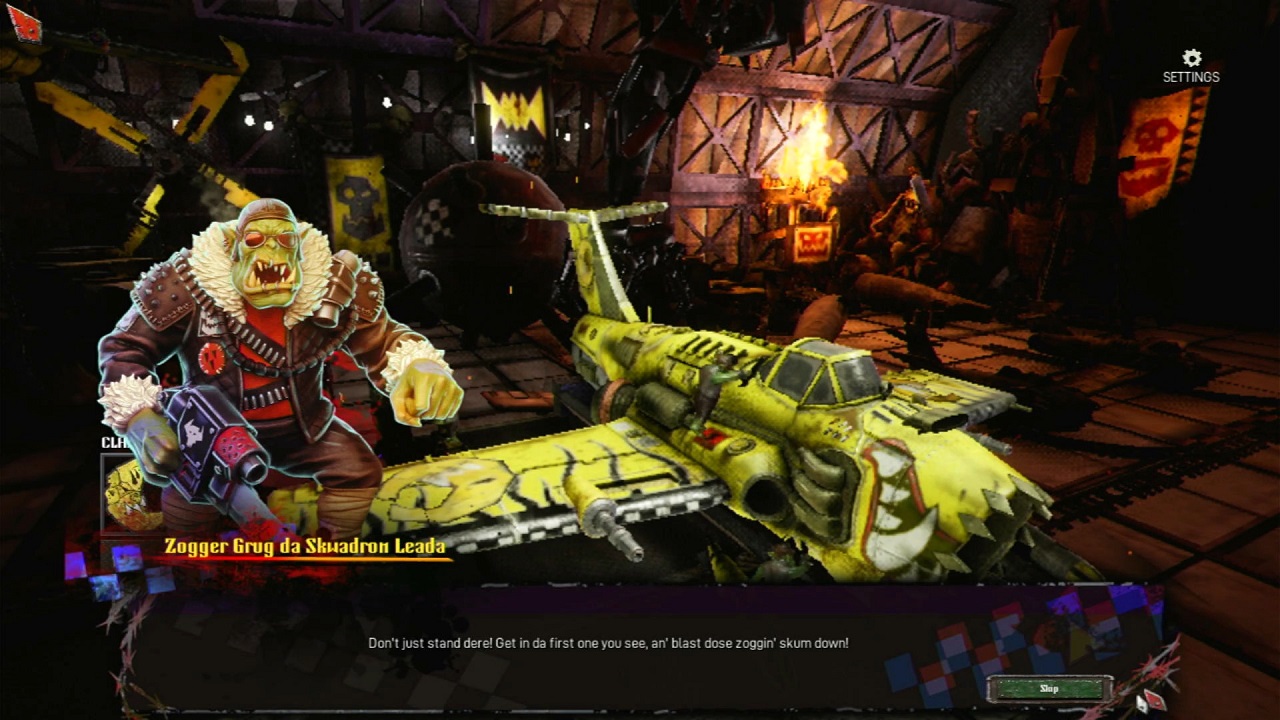Open the Settings gear icon
This screenshot has width=1280, height=720.
[x=1191, y=58]
